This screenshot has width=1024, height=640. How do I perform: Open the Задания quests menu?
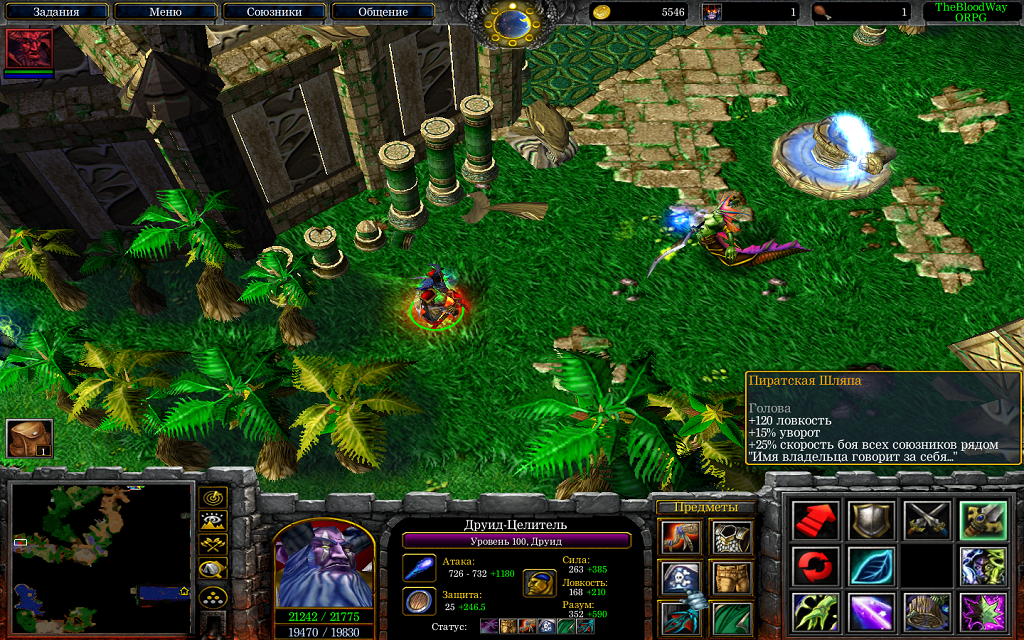56,12
